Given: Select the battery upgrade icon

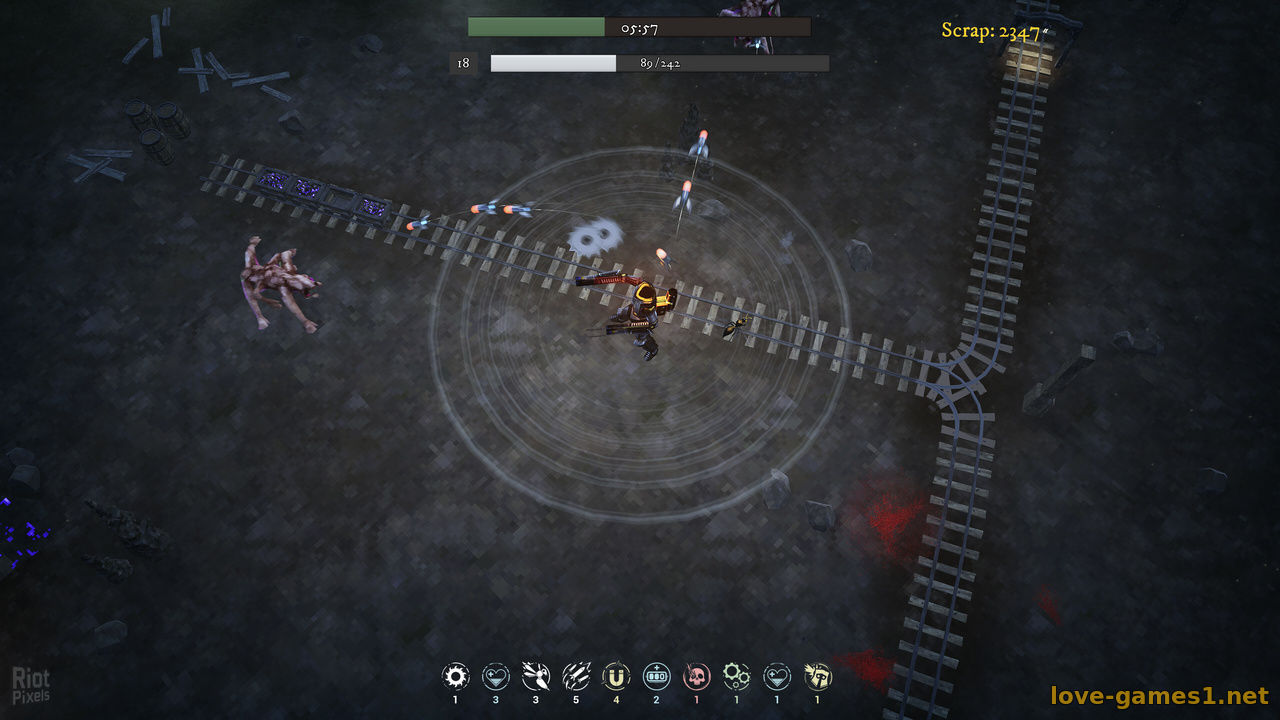Looking at the screenshot, I should pos(656,677).
